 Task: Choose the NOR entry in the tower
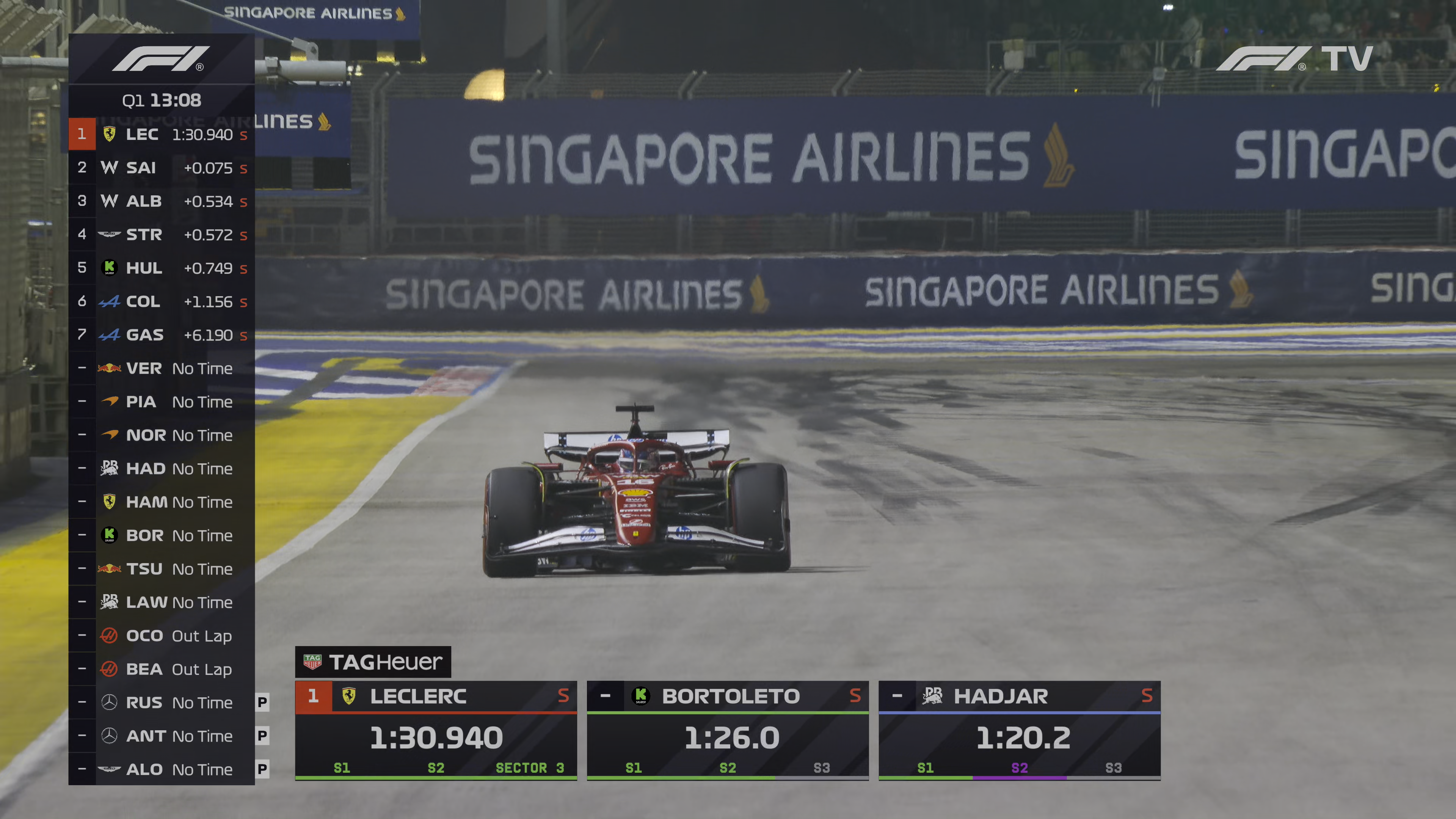click(162, 435)
